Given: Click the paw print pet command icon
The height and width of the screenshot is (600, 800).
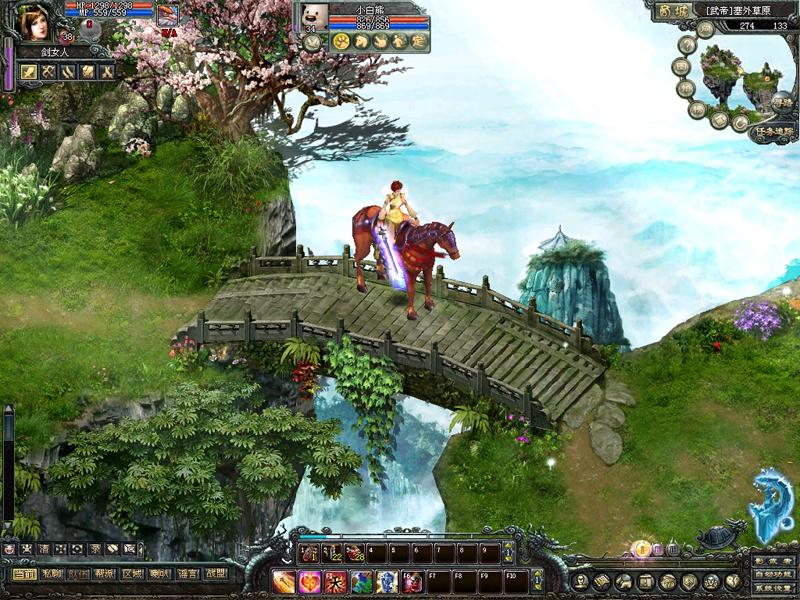Looking at the screenshot, I should (341, 41).
